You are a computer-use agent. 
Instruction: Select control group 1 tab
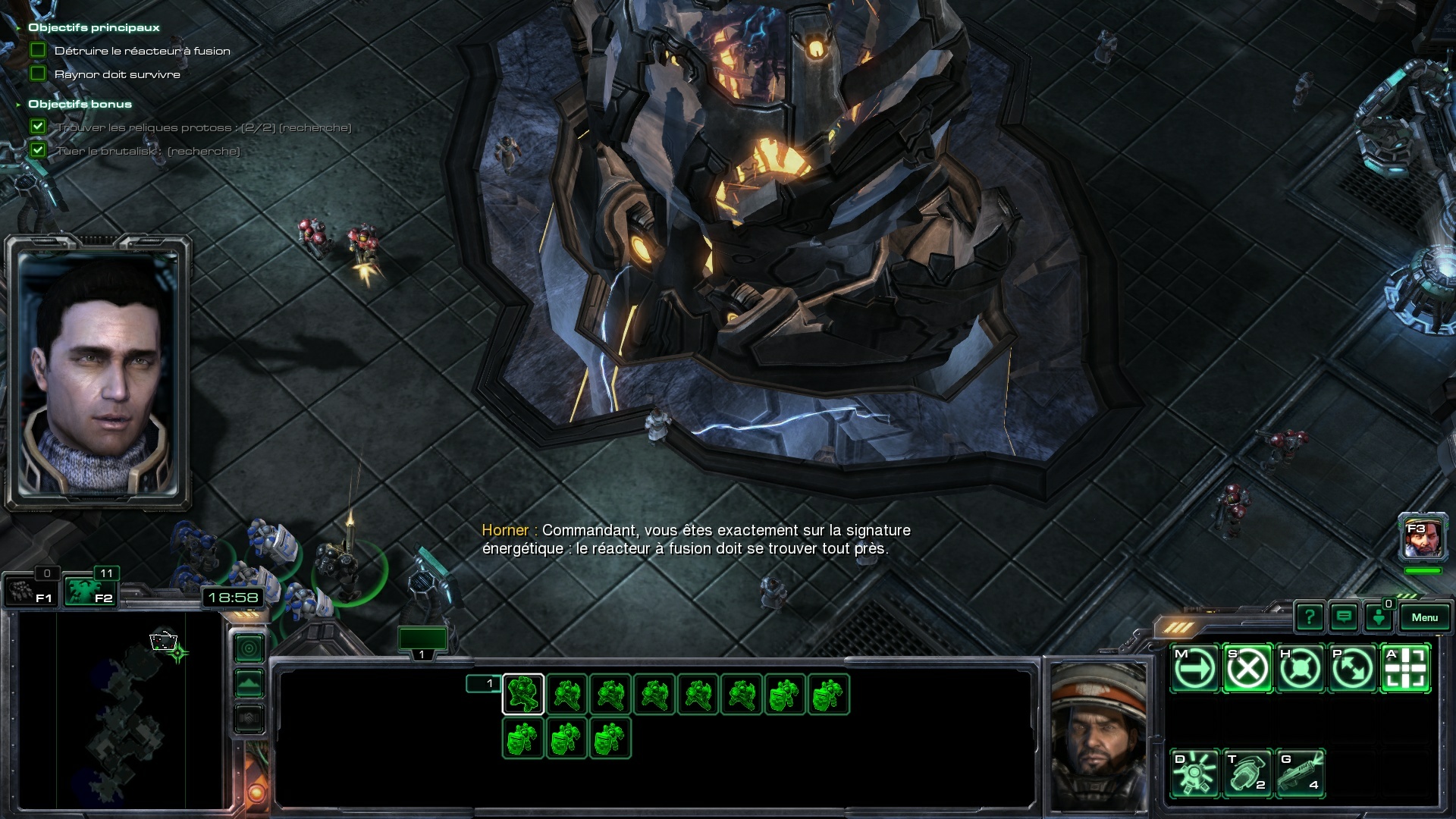click(422, 642)
